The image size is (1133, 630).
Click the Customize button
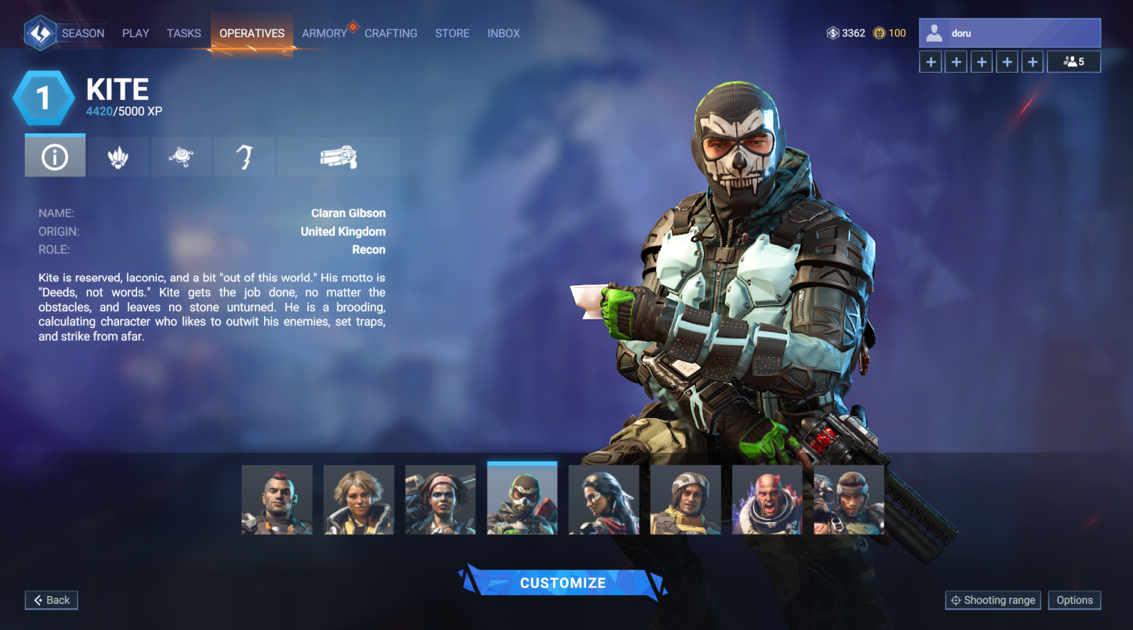click(562, 583)
